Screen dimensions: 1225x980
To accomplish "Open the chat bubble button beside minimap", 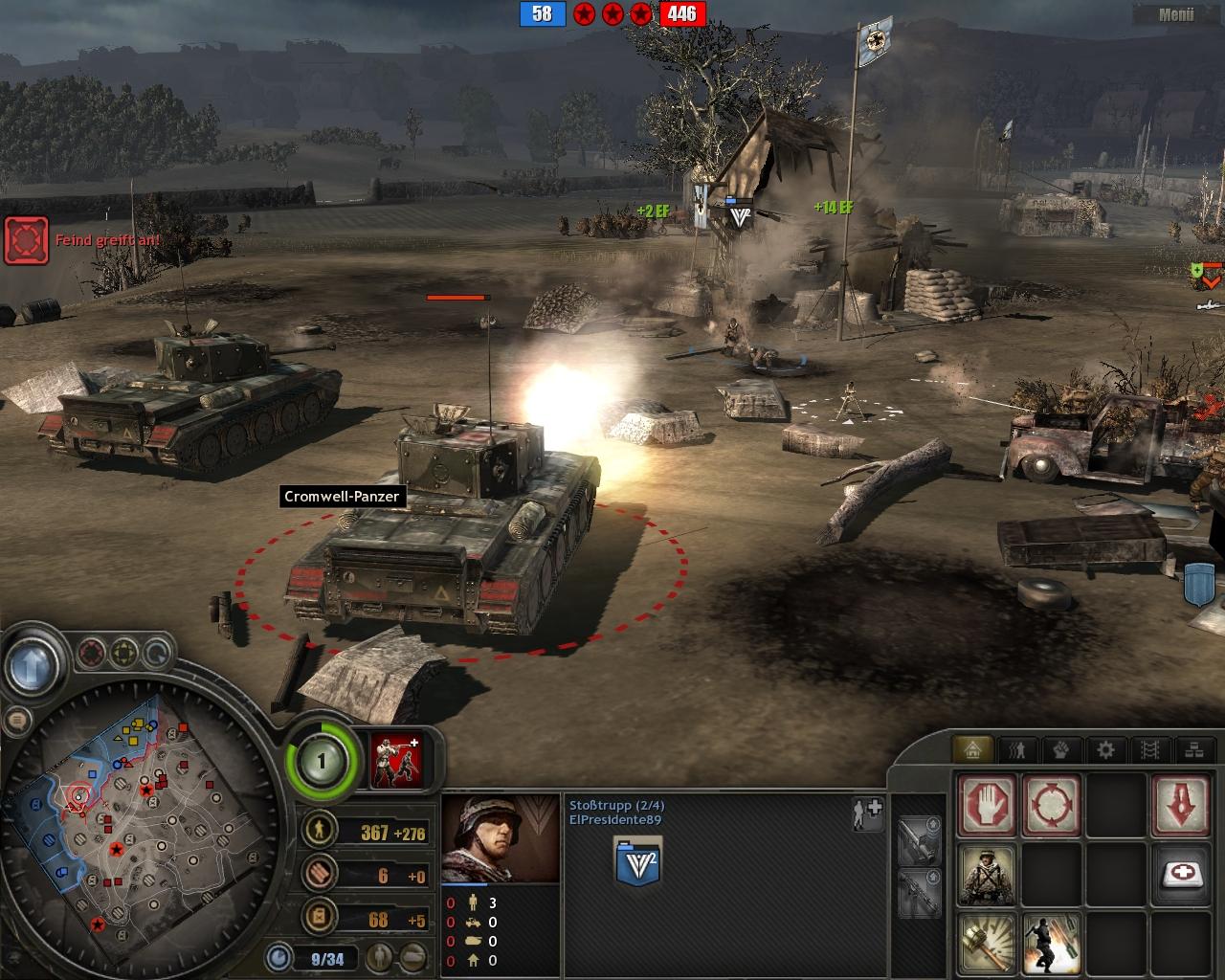I will click(x=17, y=720).
